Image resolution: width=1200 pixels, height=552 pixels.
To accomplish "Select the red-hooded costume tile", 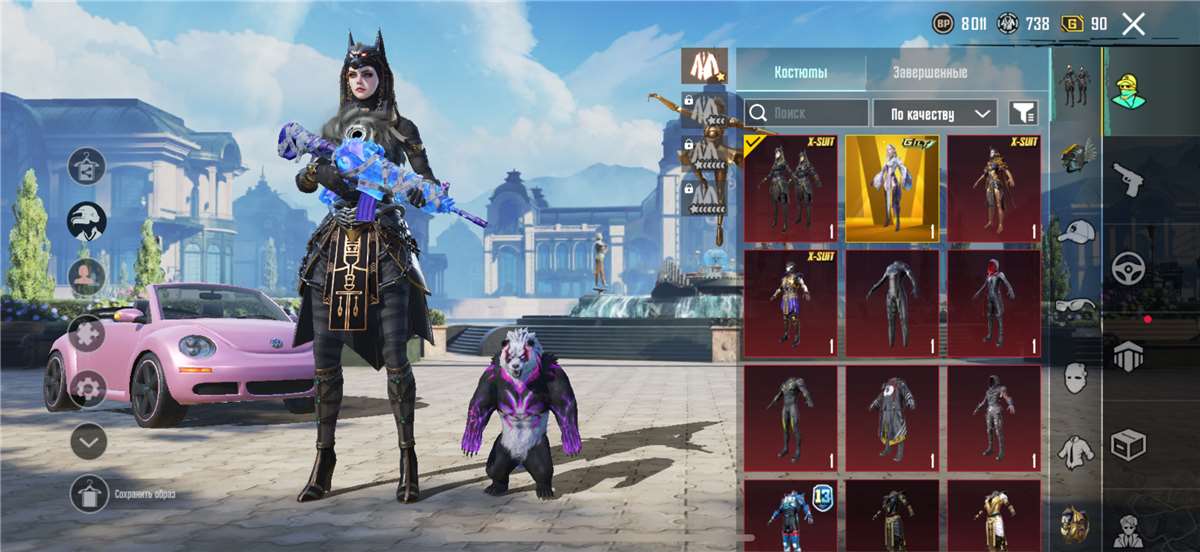I will [994, 303].
